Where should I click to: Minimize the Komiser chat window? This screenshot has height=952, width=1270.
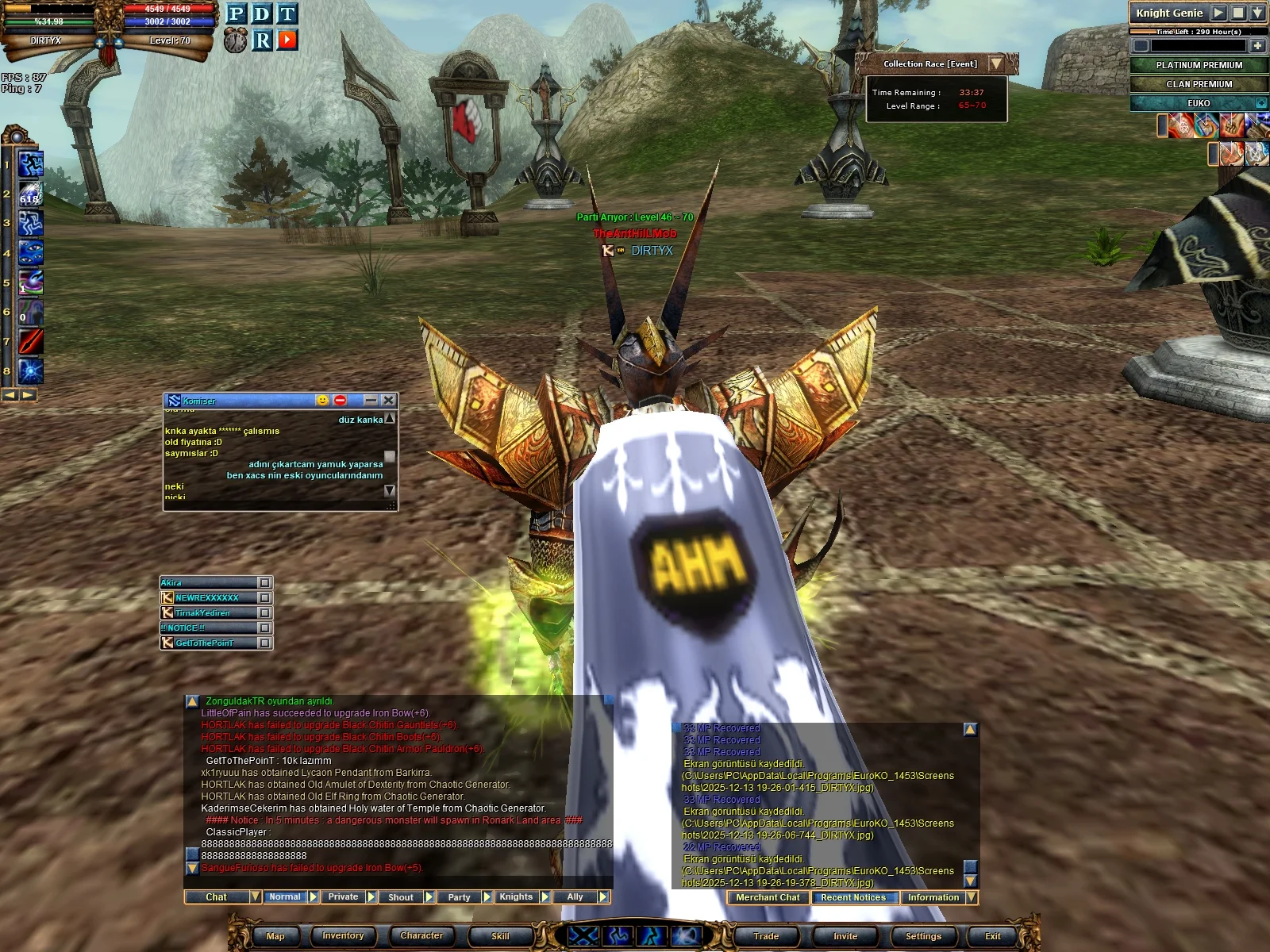[x=371, y=401]
